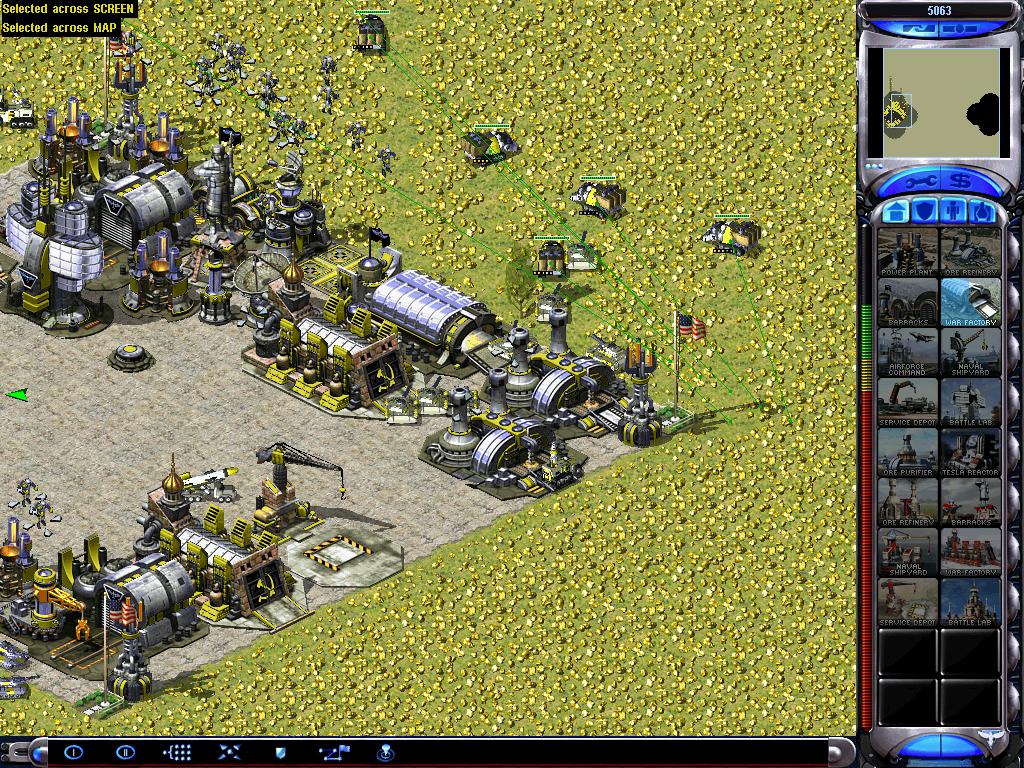Viewport: 1024px width, 768px height.
Task: Open the shield defenses build tab
Action: (925, 212)
